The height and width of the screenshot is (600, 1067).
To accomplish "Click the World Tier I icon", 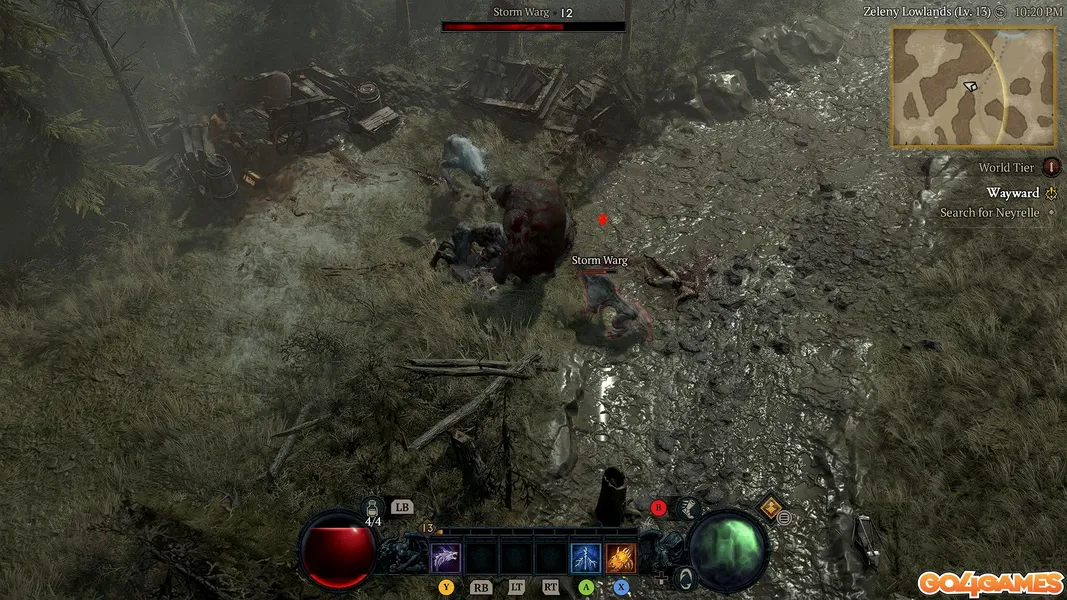I will [1051, 168].
